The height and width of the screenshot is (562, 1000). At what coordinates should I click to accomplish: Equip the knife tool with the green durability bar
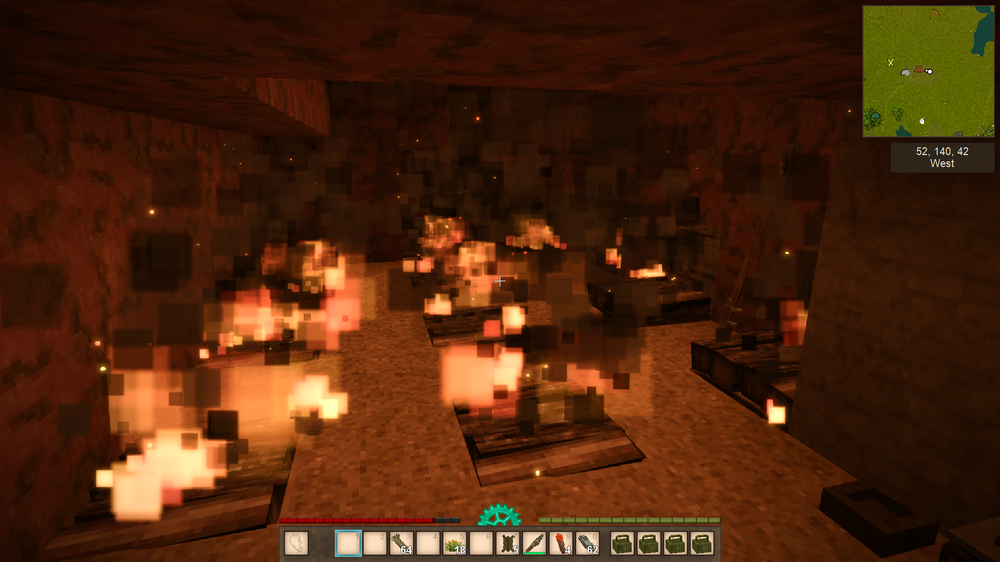coord(535,543)
